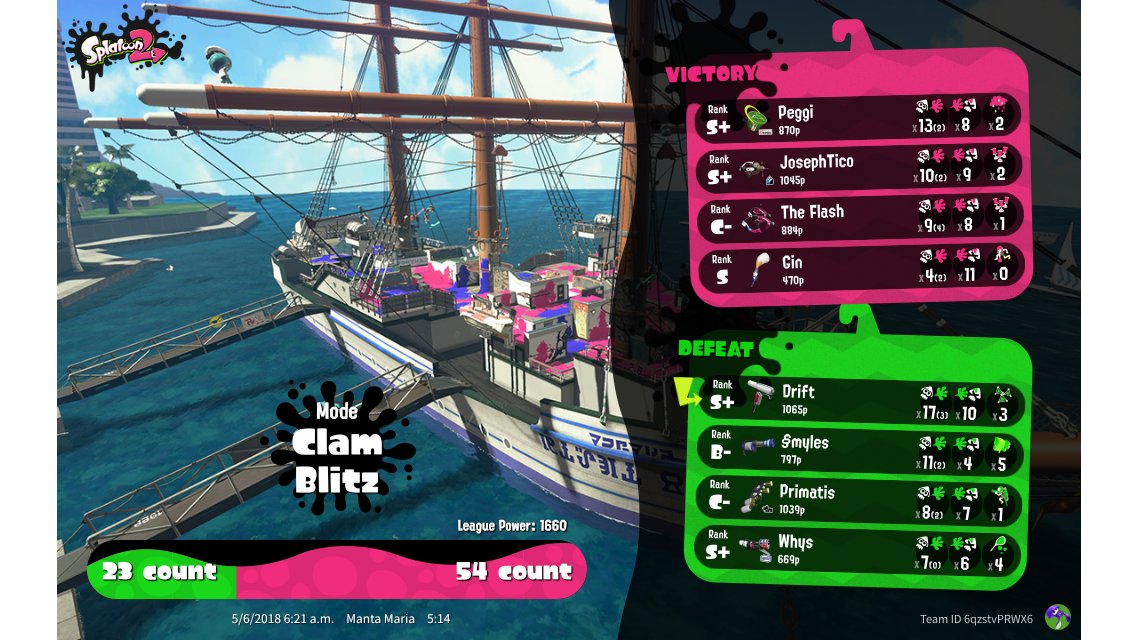Open The Flash player entry
1138x640 pixels.
[x=858, y=218]
